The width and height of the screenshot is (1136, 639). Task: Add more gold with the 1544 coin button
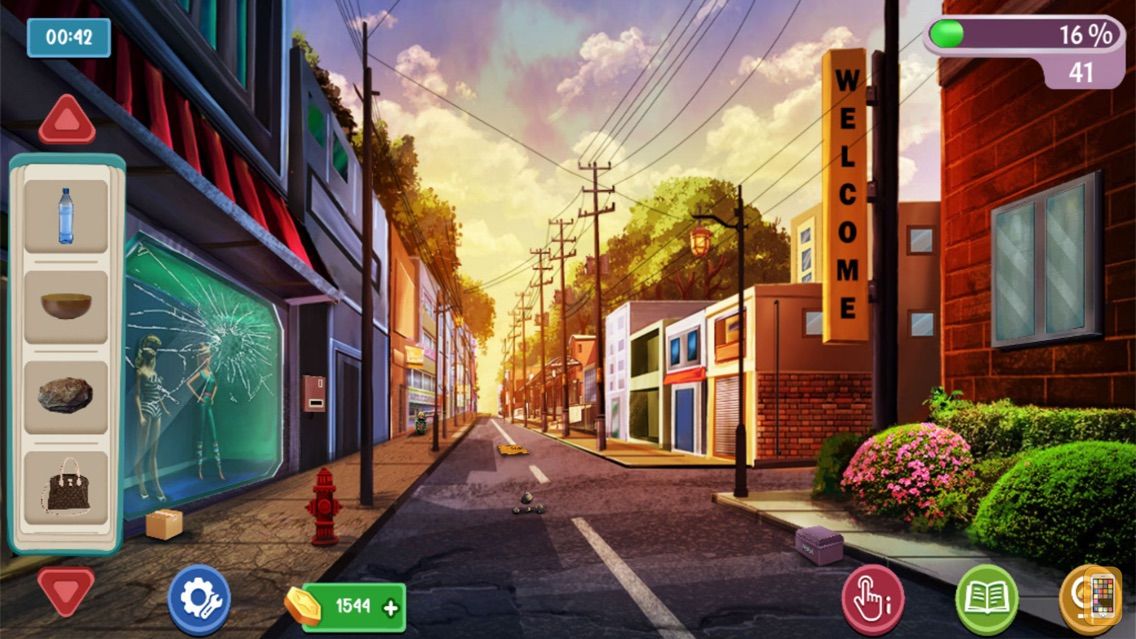[354, 607]
